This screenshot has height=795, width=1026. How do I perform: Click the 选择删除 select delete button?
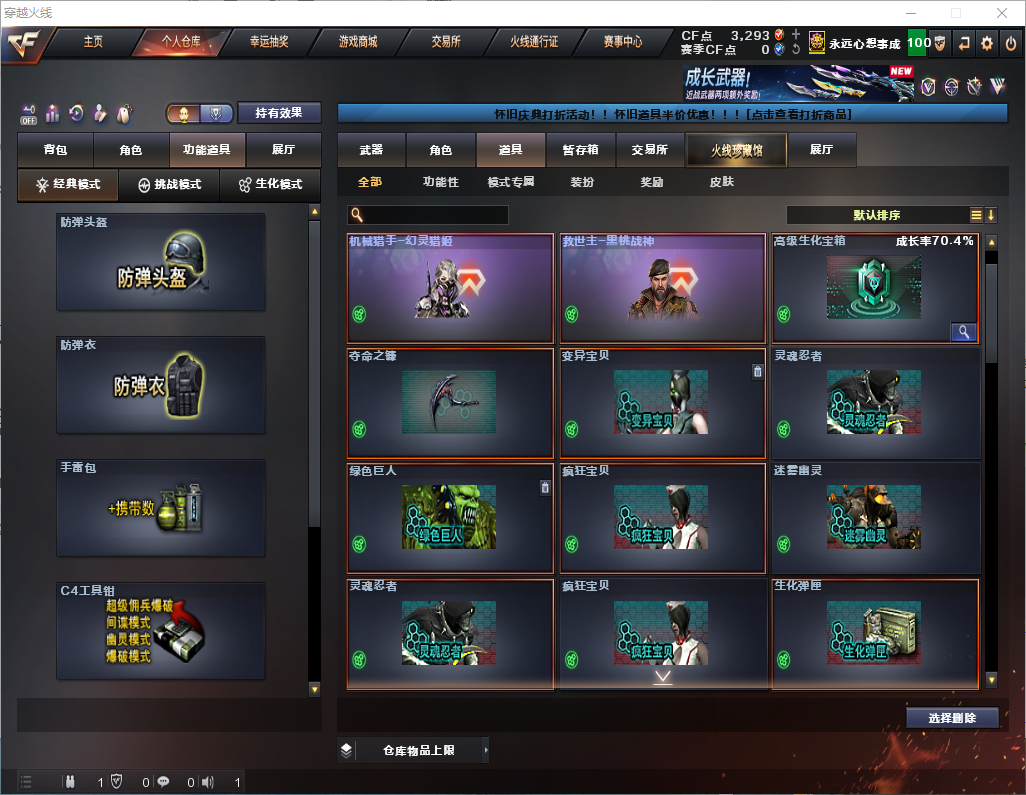(952, 718)
